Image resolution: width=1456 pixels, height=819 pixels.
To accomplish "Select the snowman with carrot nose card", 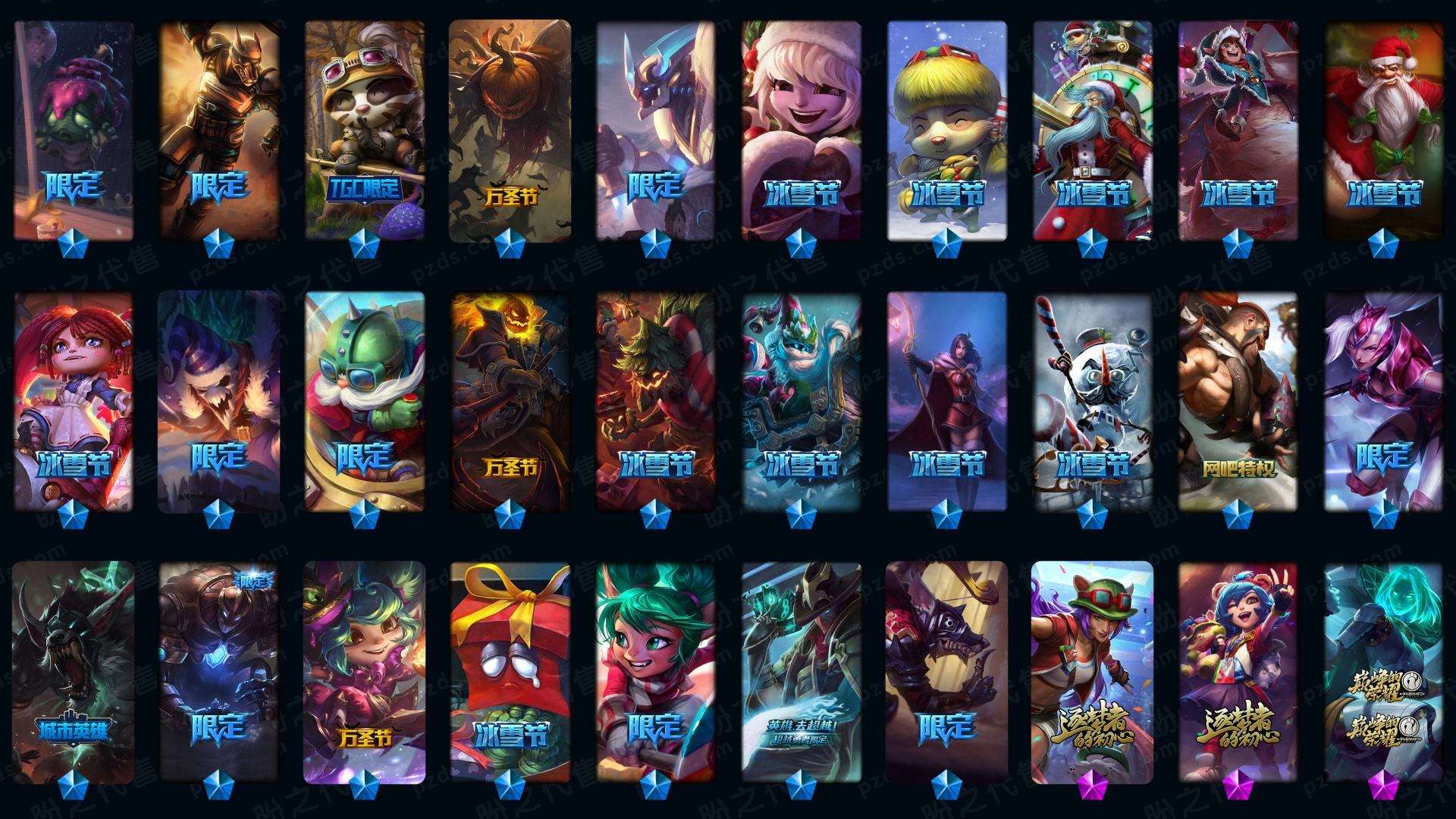I will point(1092,402).
